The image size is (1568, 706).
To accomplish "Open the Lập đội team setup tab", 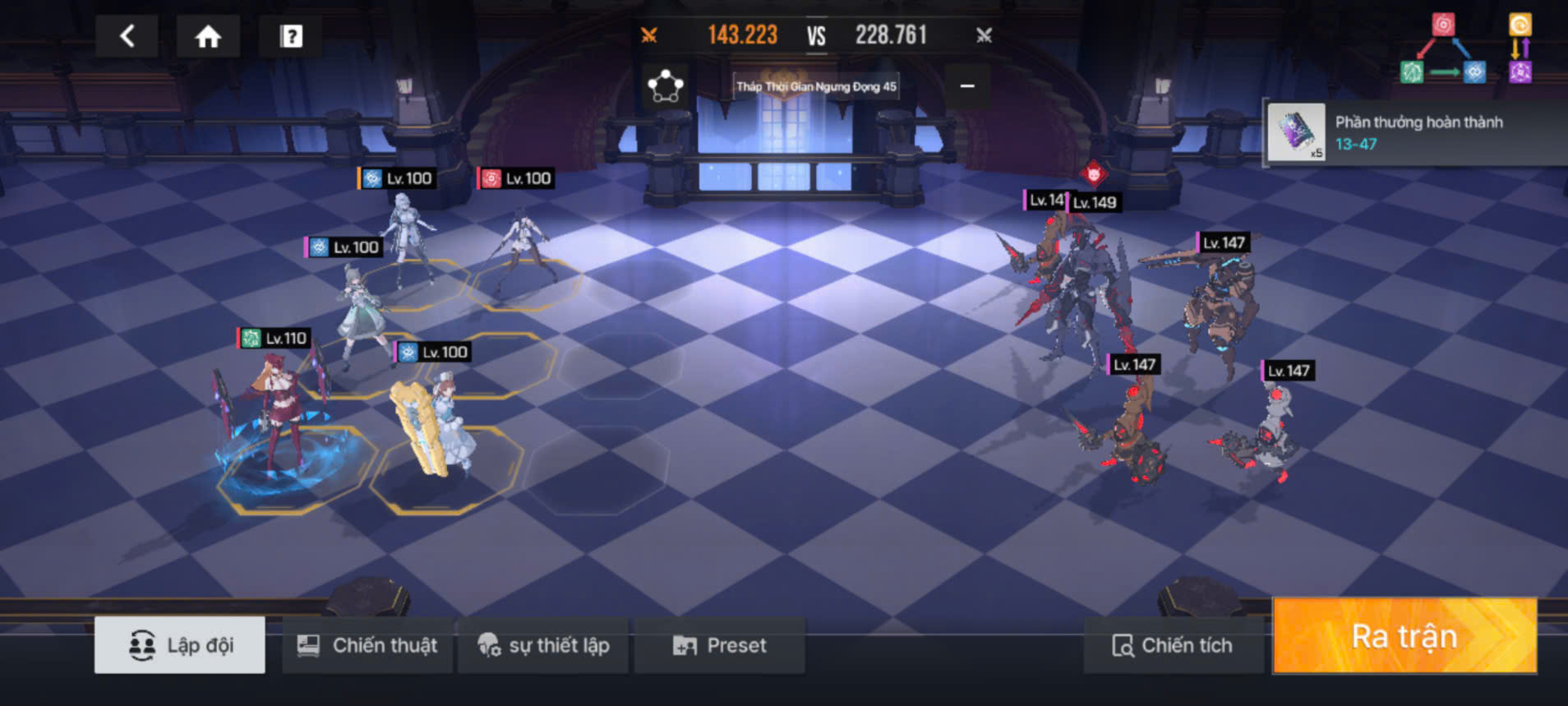I will tap(180, 645).
